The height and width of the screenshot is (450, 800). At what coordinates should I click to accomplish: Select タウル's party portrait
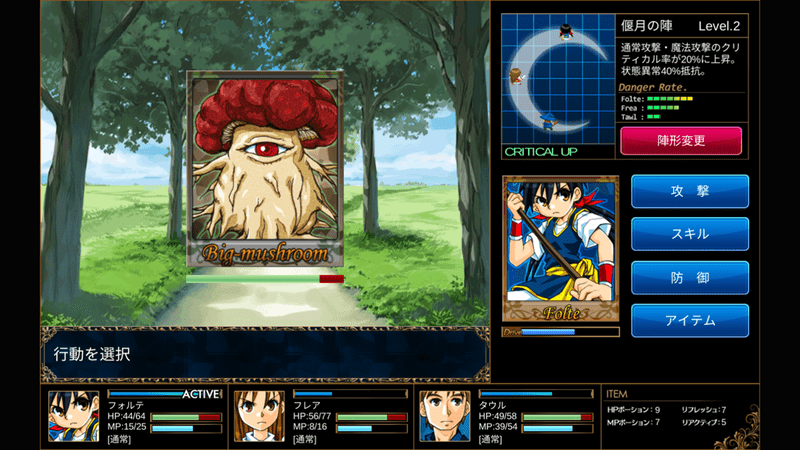point(445,416)
